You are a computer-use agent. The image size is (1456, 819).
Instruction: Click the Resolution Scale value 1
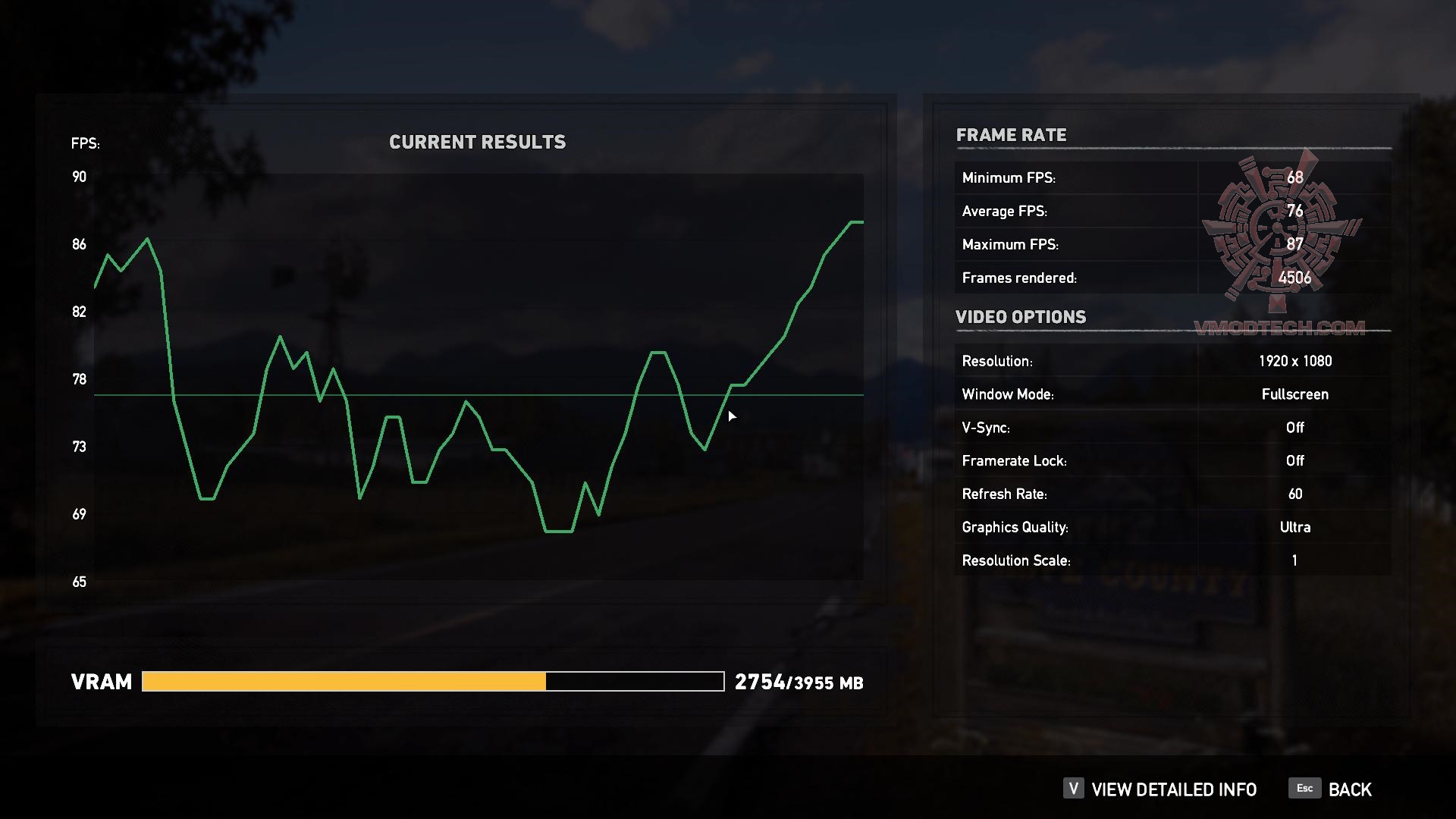(1294, 560)
